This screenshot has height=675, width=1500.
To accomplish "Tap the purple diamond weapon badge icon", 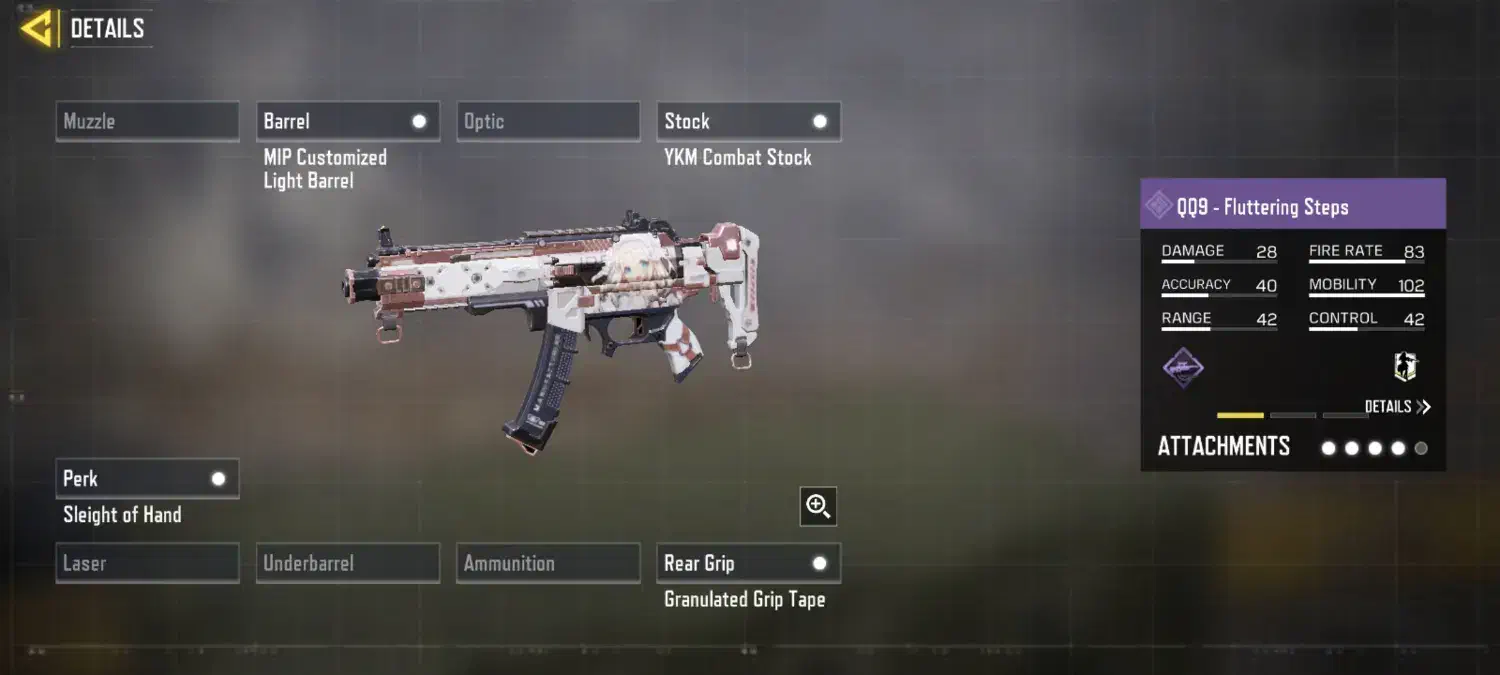I will tap(1183, 368).
